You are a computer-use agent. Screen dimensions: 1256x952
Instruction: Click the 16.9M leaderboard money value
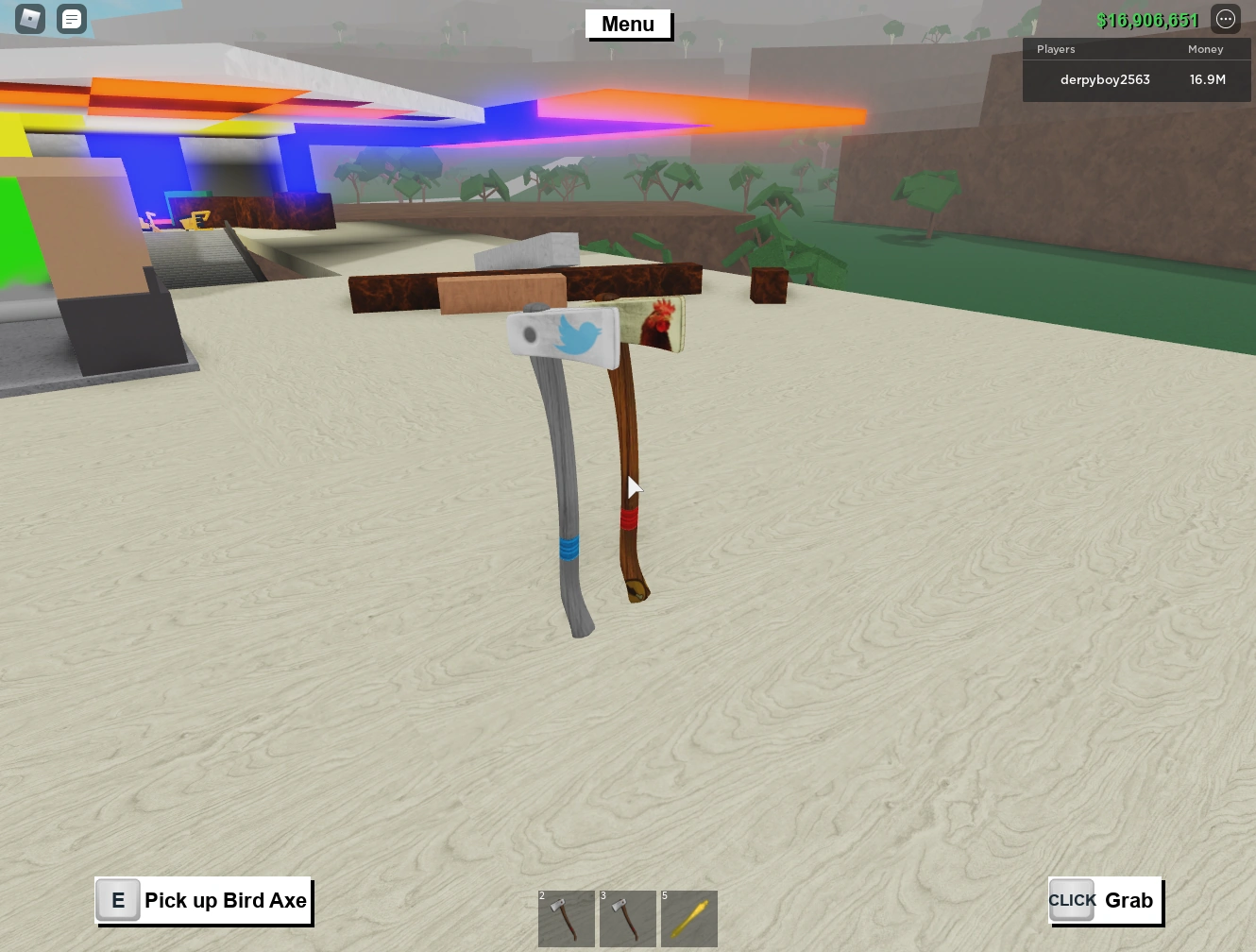(1207, 79)
